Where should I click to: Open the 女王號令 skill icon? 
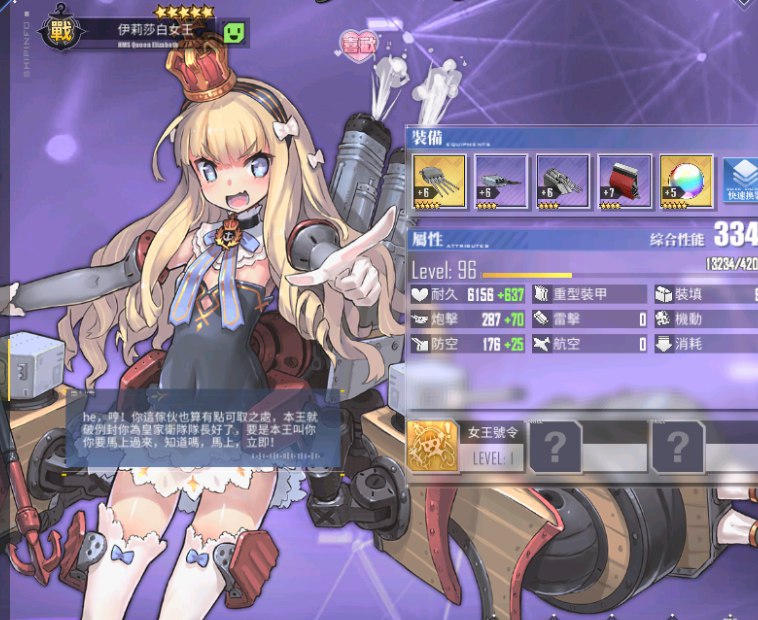click(x=431, y=445)
